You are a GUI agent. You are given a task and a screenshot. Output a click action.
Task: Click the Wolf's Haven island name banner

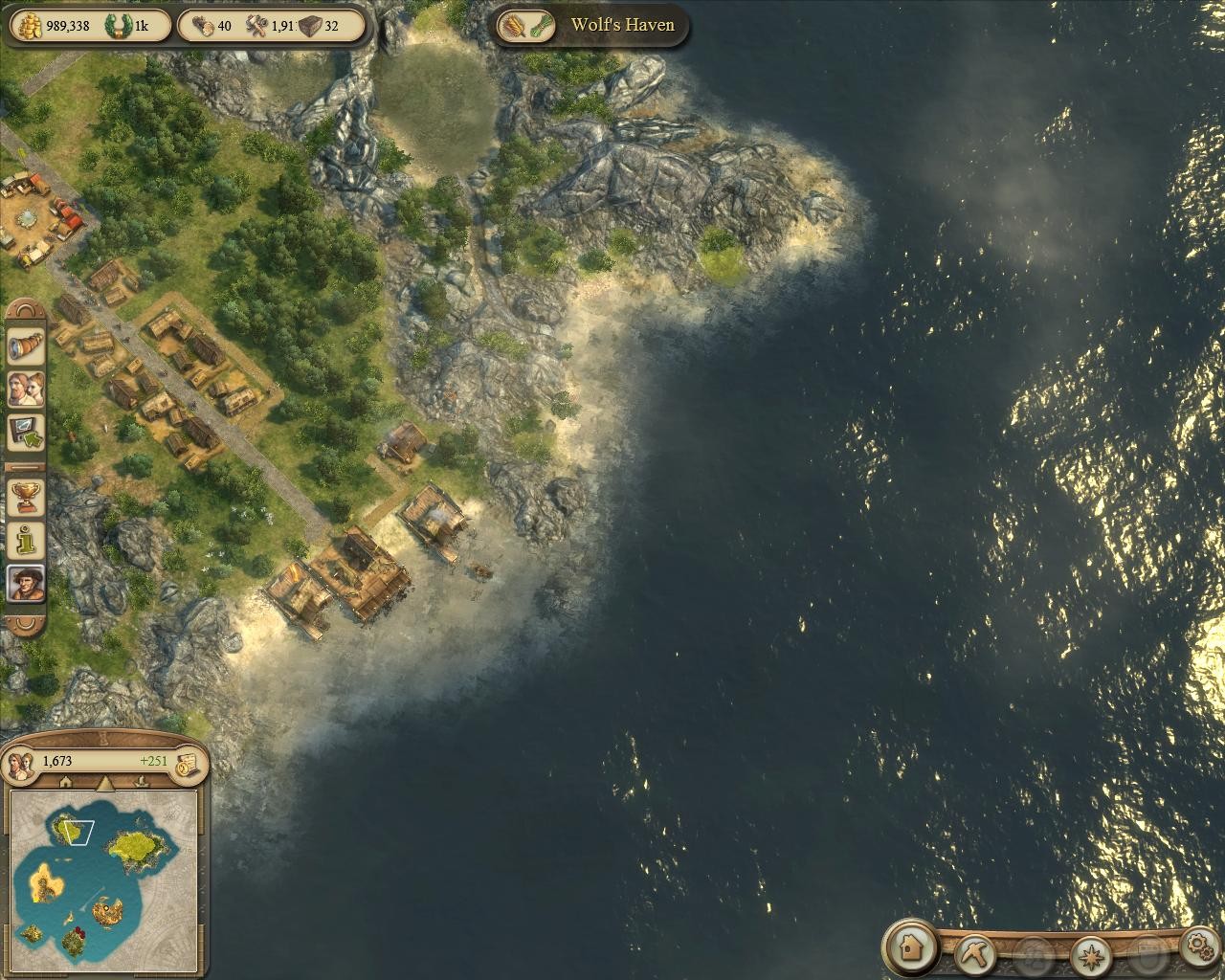(622, 25)
